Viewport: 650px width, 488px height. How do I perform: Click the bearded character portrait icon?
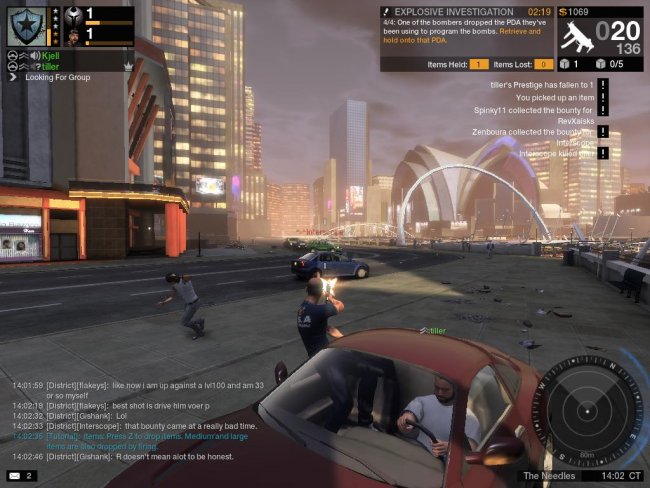[72, 33]
